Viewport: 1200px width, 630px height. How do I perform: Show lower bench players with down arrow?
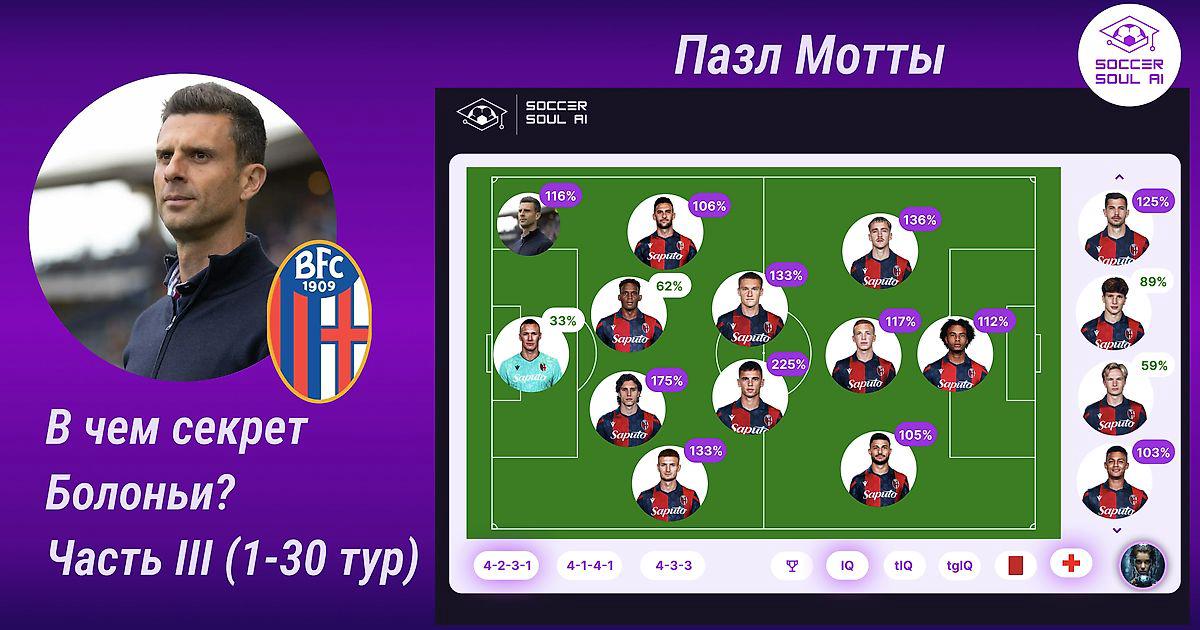click(1119, 531)
